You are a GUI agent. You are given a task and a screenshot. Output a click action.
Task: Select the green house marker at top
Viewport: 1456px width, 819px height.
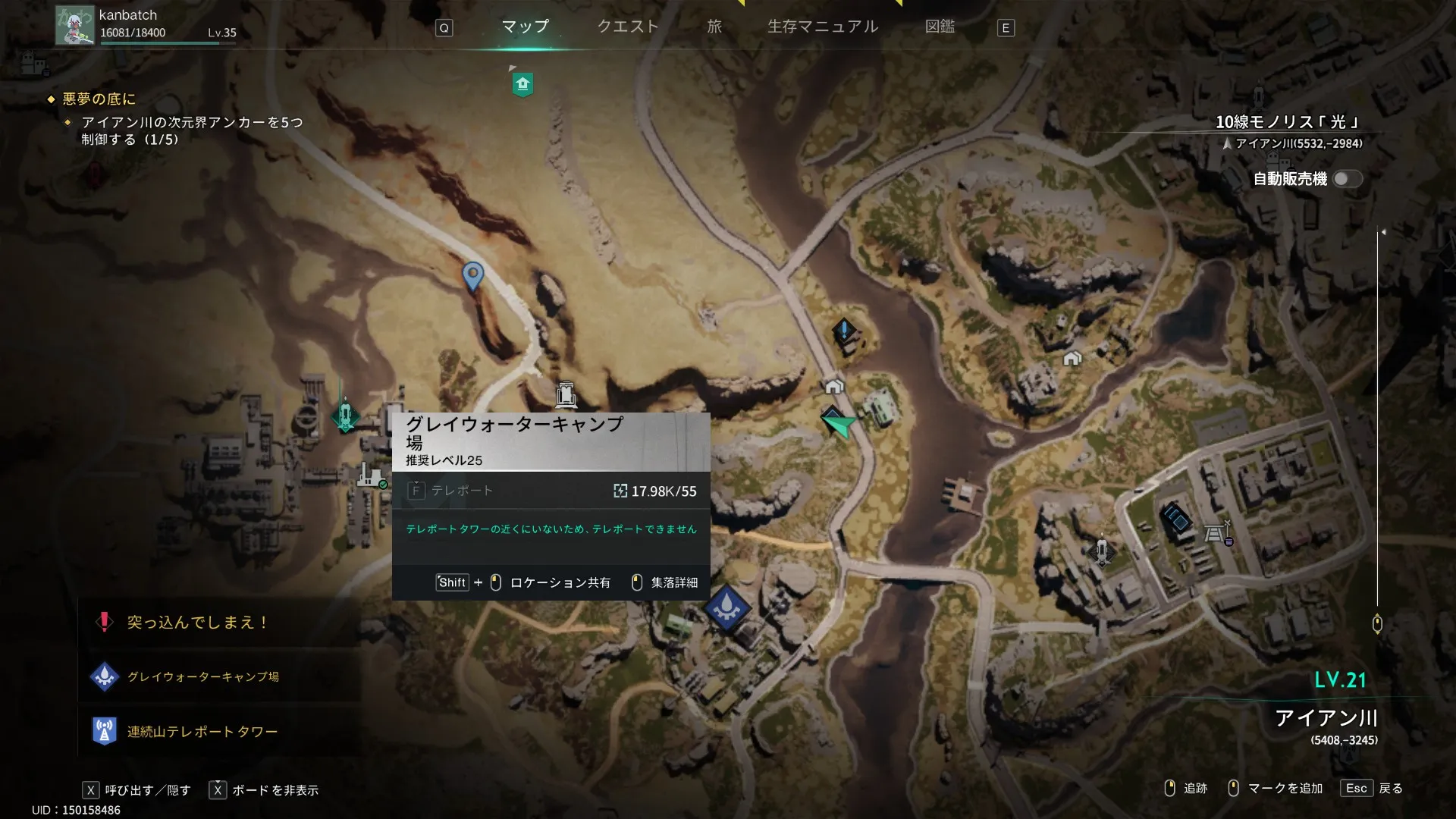click(x=522, y=83)
